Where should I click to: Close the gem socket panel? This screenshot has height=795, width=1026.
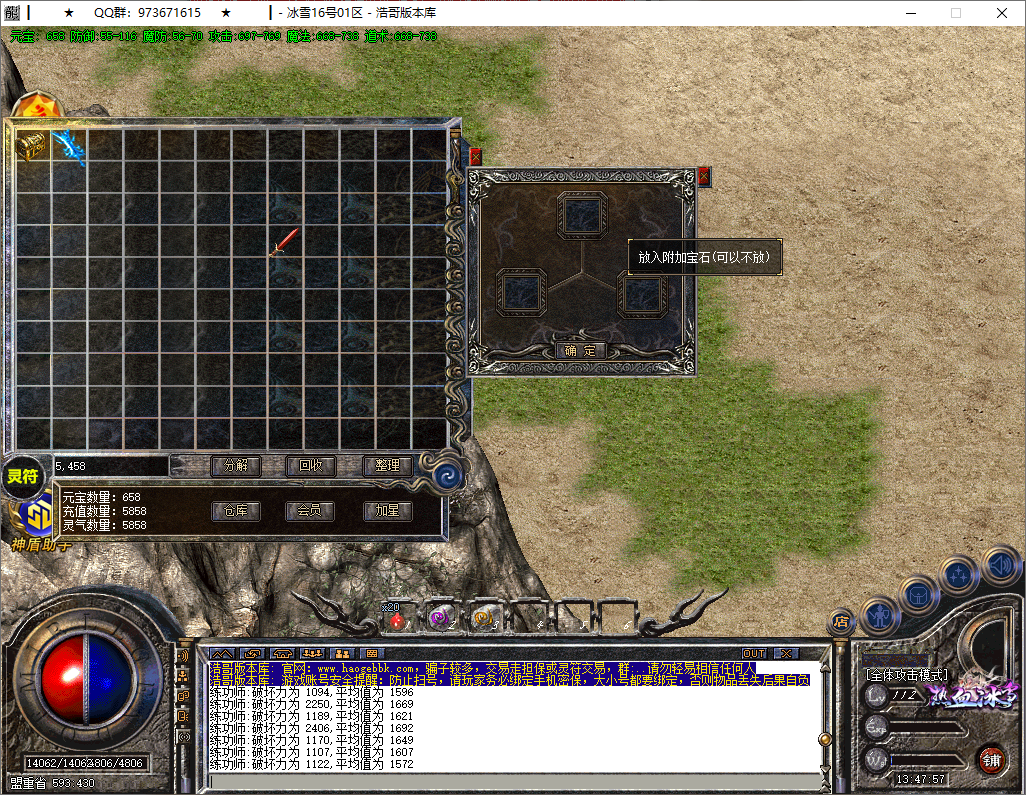click(703, 177)
